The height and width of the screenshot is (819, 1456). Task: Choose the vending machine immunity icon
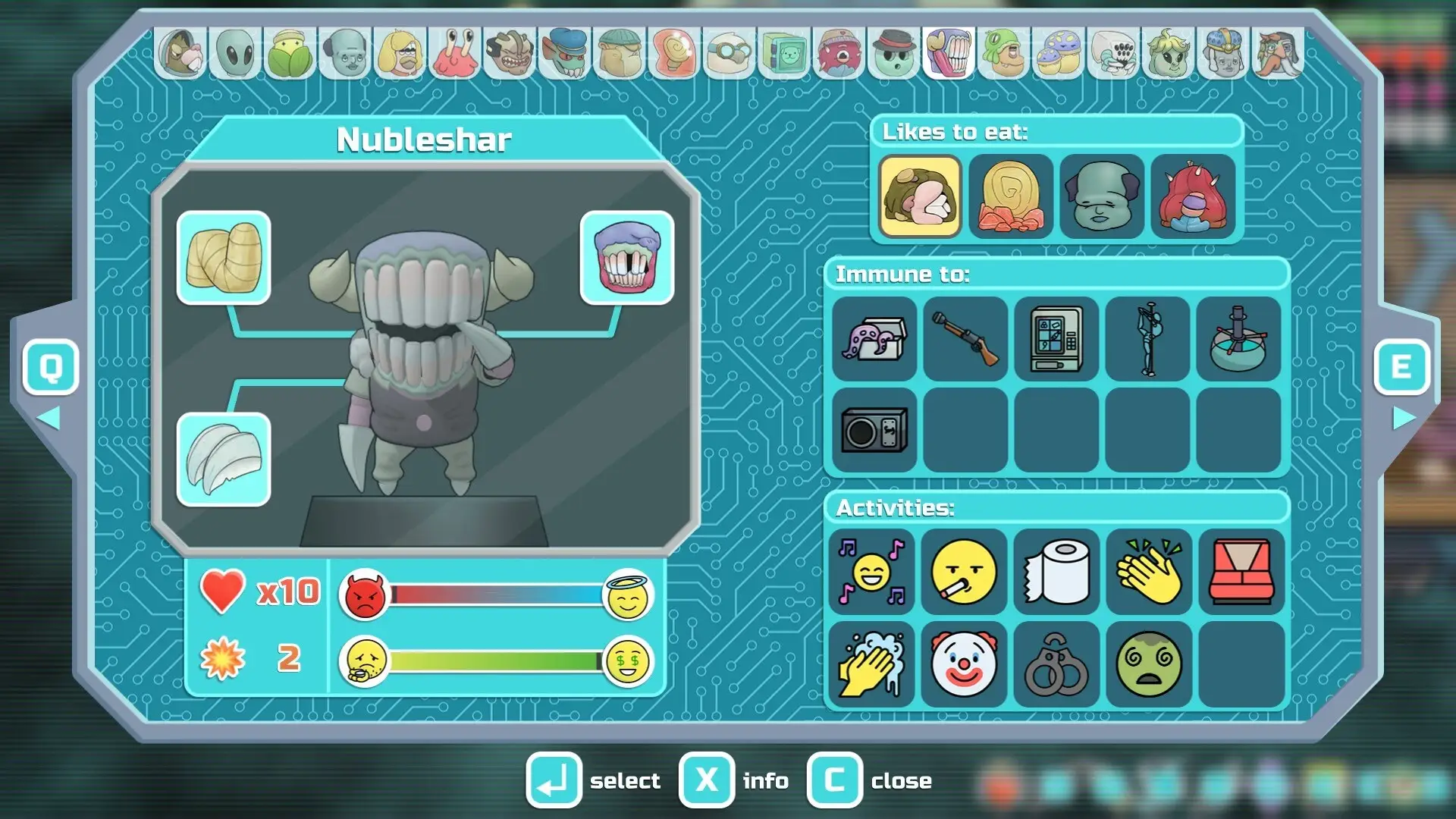click(1056, 339)
